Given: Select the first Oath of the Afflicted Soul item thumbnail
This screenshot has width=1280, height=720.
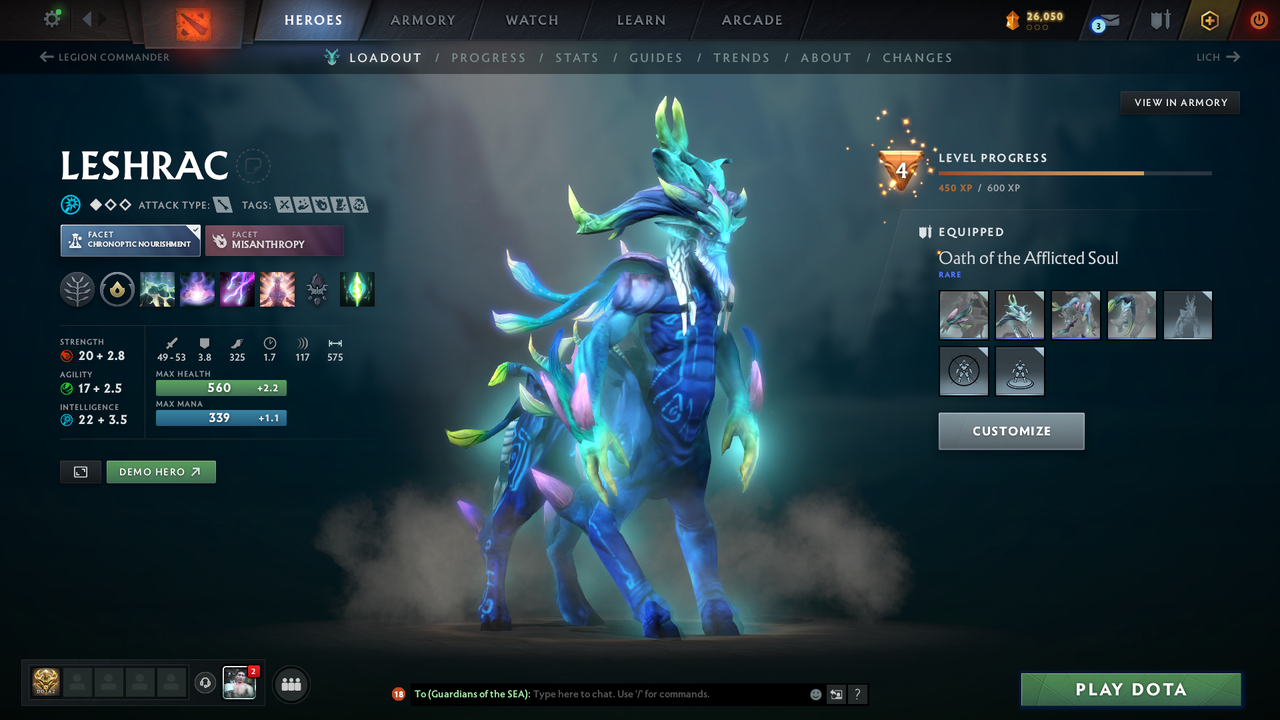Looking at the screenshot, I should (963, 315).
